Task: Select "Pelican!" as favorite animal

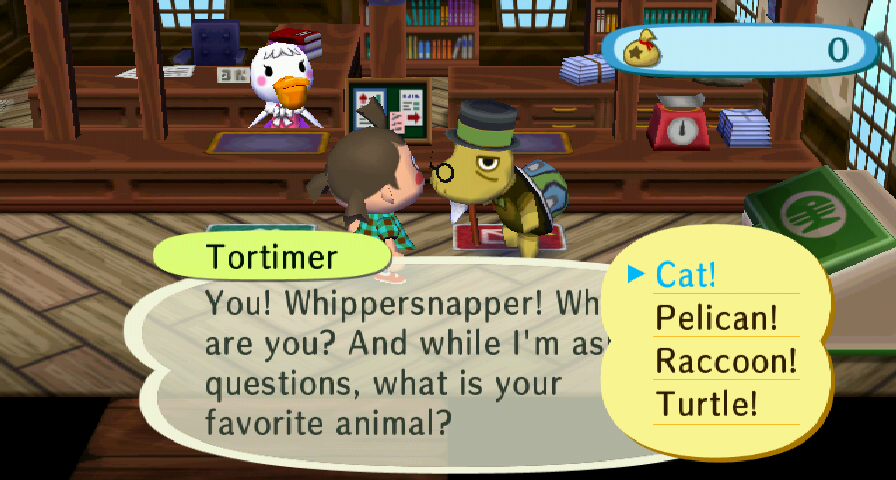Action: (716, 318)
